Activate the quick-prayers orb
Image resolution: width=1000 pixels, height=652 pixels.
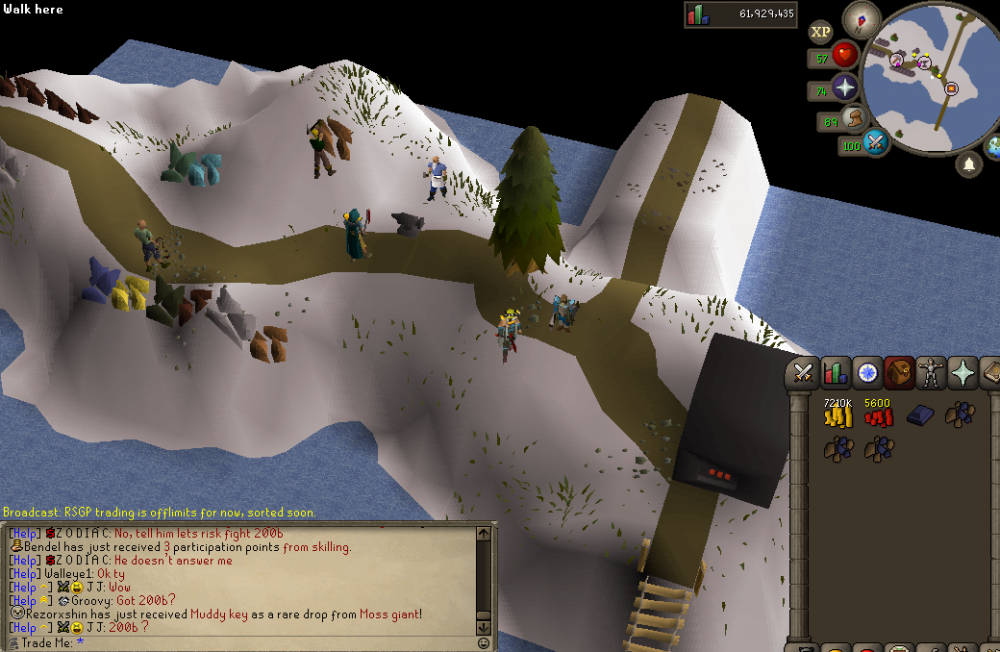point(846,88)
